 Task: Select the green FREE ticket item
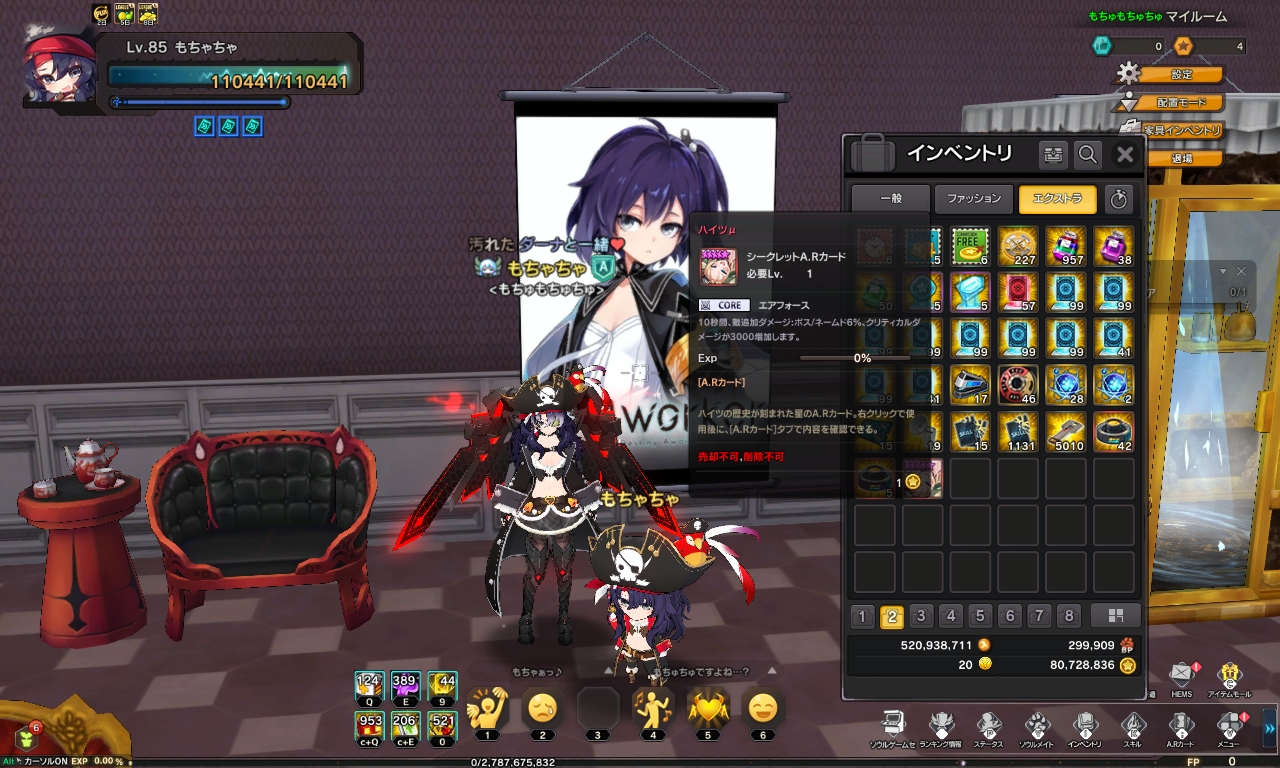coord(969,244)
